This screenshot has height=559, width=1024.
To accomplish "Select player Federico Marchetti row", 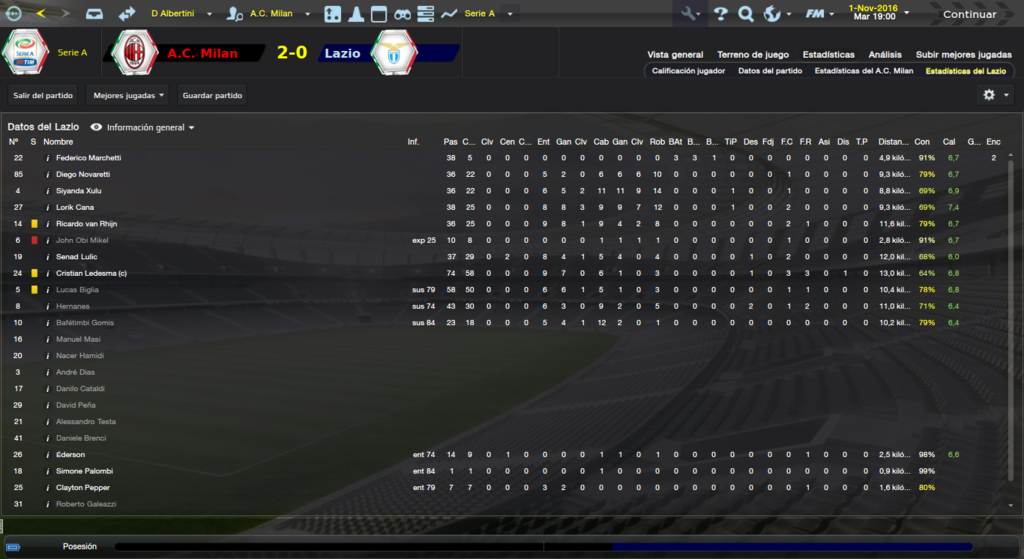I will [x=88, y=158].
